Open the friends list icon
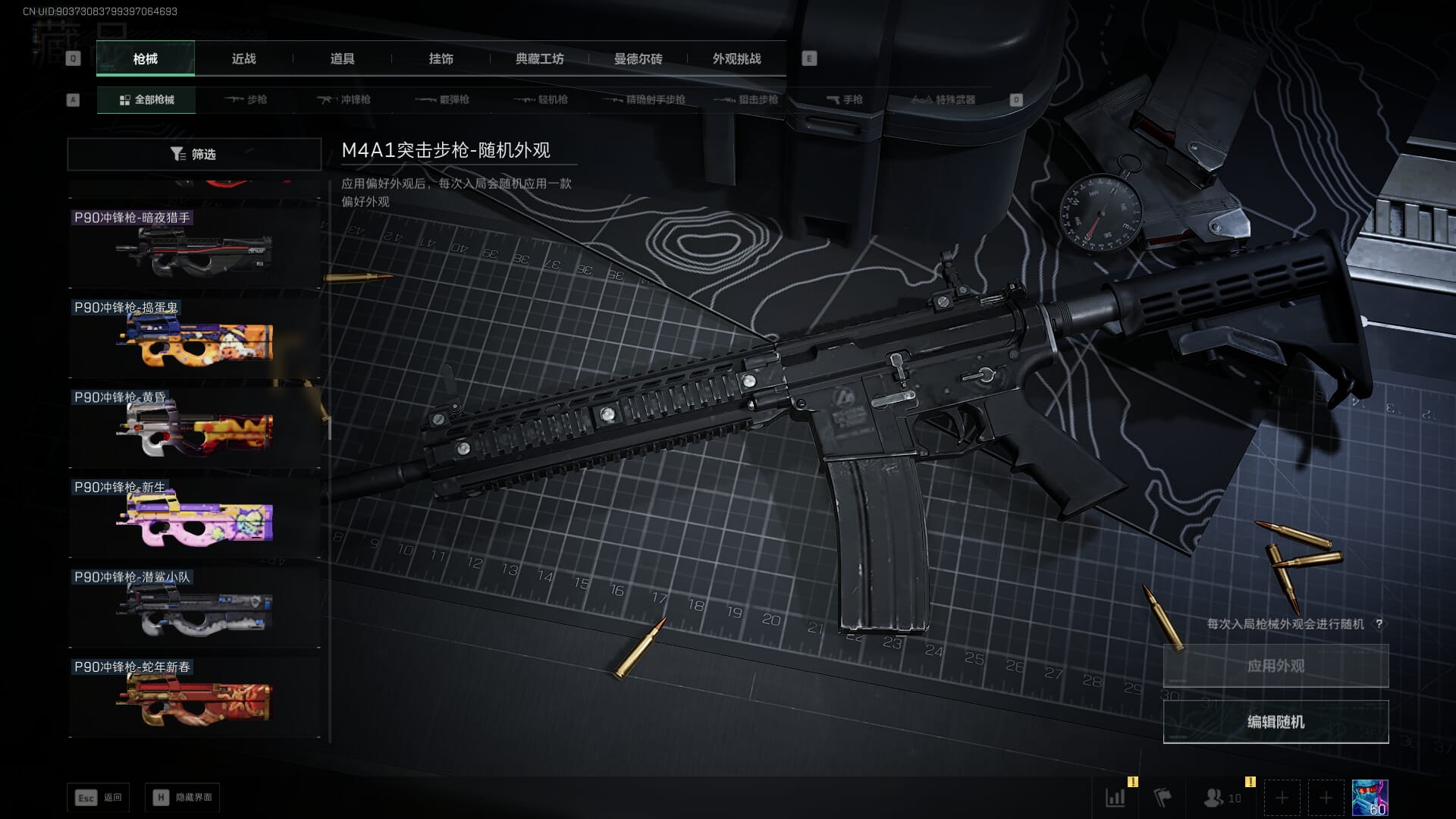Viewport: 1456px width, 819px height. coord(1222,798)
